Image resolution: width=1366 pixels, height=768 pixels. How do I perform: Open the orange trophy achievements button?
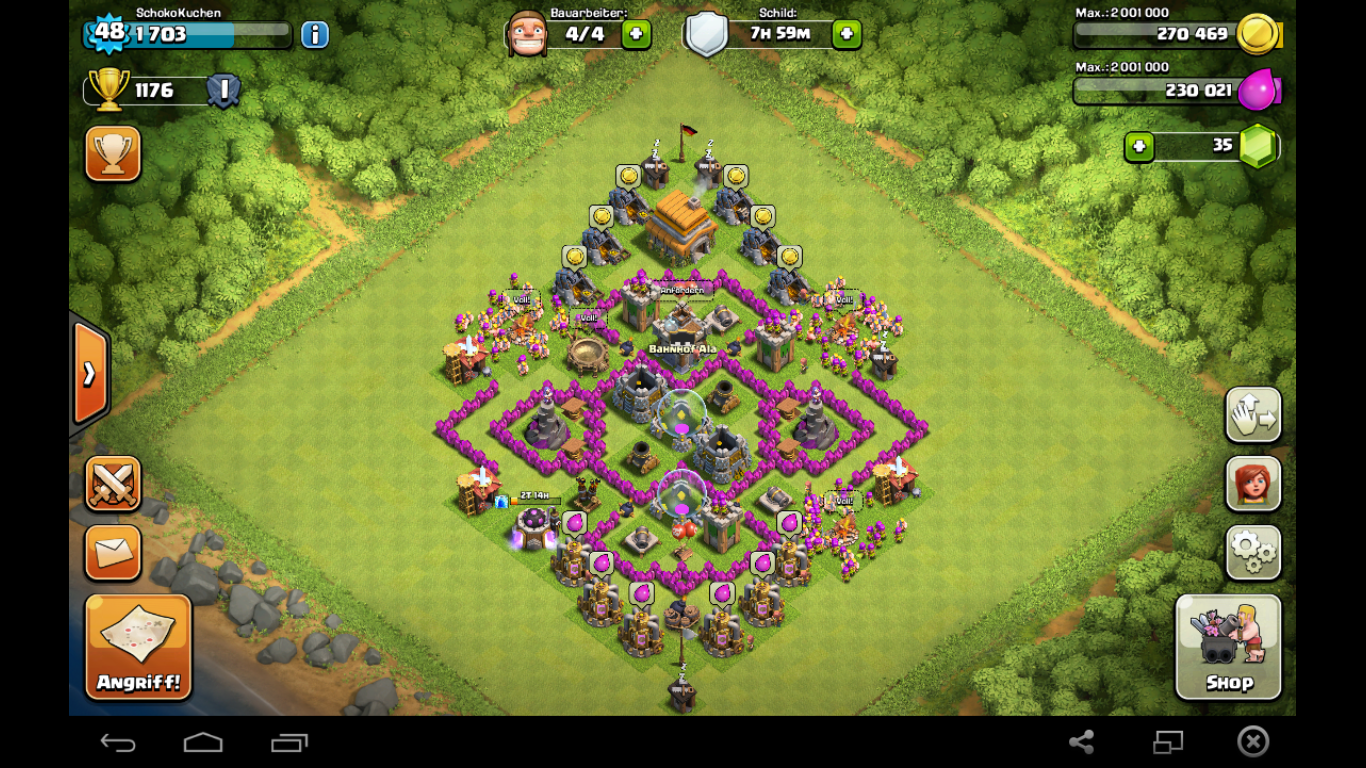point(113,154)
